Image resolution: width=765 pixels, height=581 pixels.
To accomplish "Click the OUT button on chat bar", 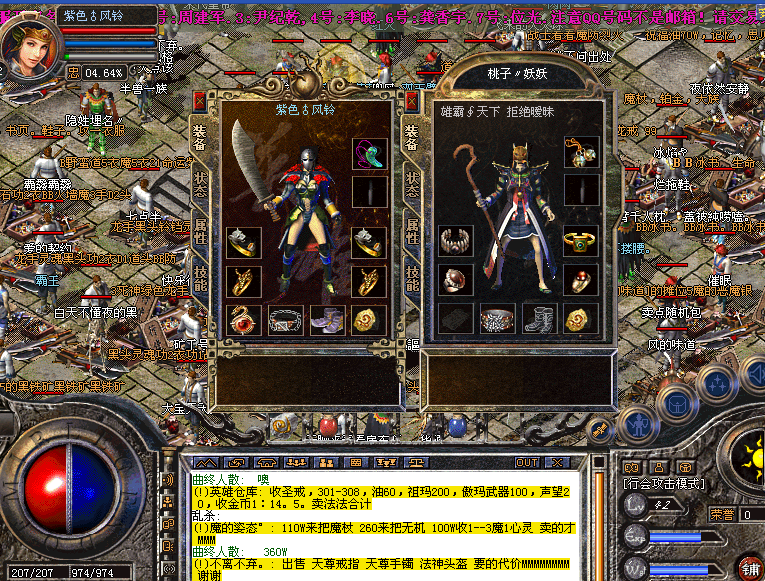I will (x=527, y=463).
